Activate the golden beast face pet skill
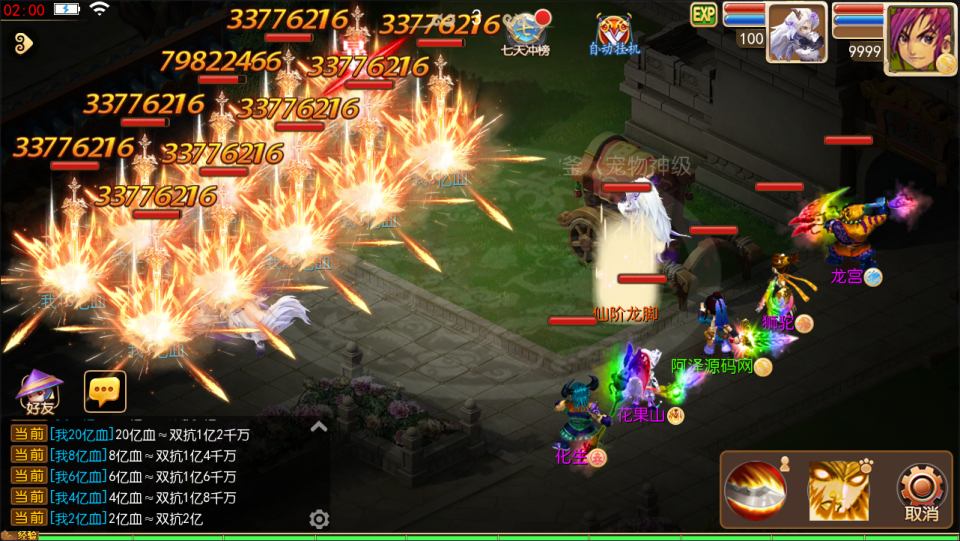 (838, 489)
